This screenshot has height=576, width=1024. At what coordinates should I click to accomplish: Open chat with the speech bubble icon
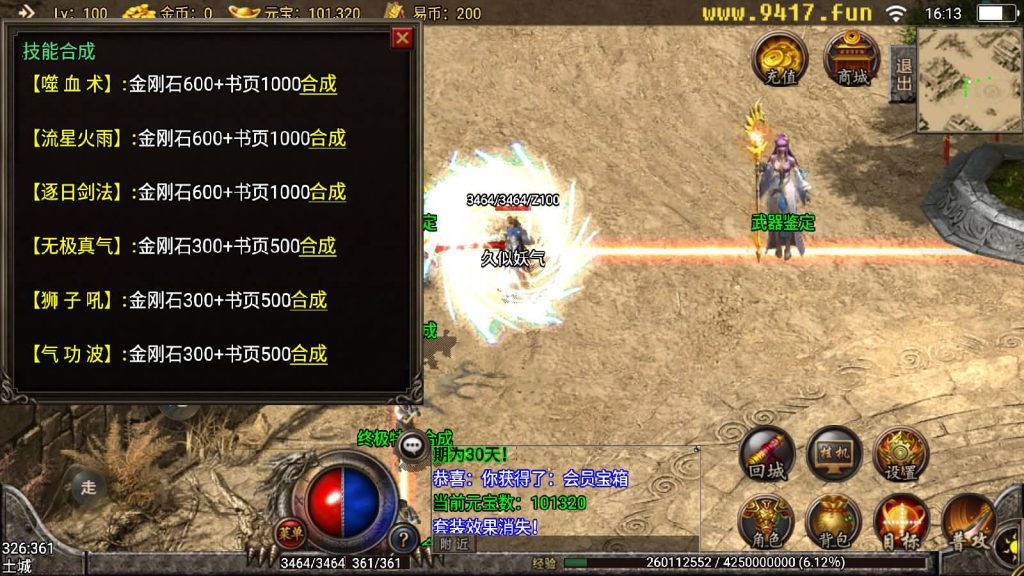tap(412, 447)
